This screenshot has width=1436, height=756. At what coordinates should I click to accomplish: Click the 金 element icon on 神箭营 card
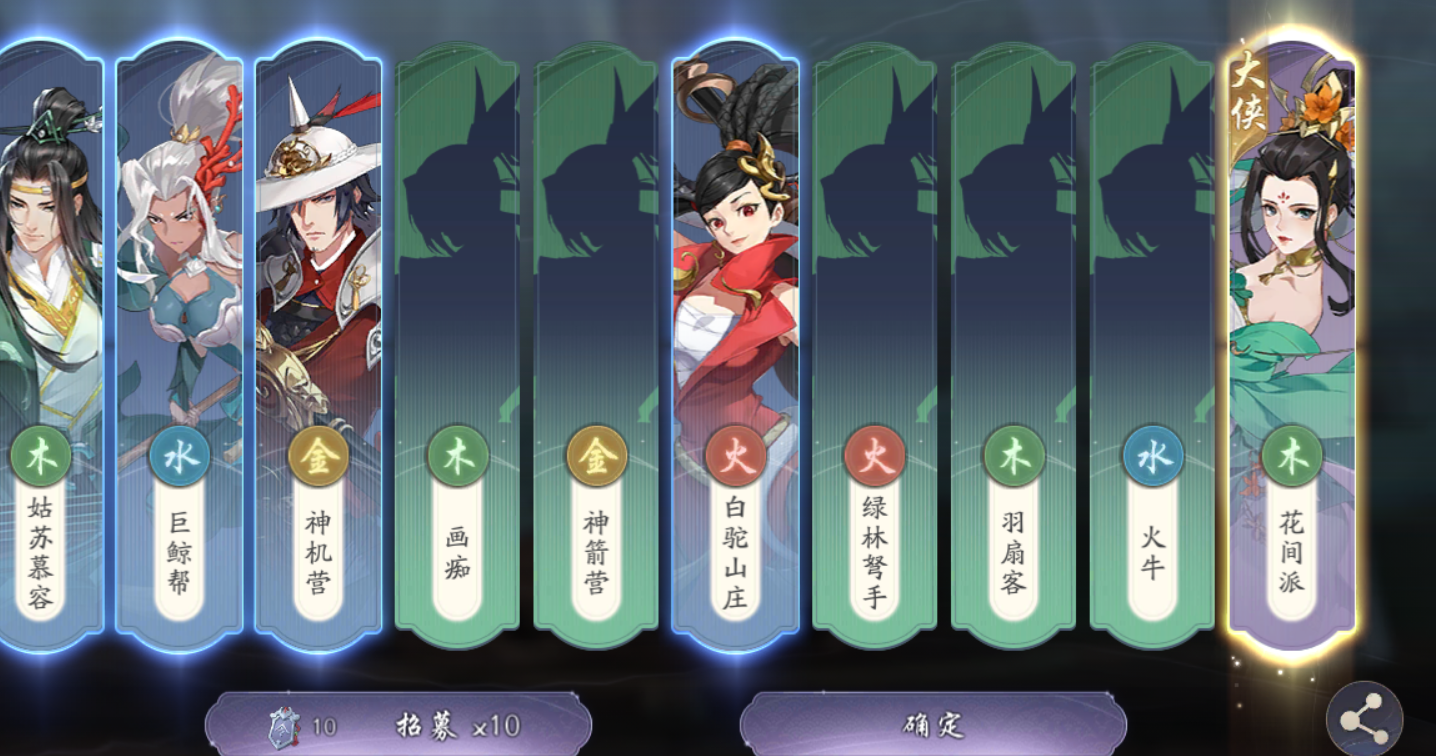tap(594, 456)
